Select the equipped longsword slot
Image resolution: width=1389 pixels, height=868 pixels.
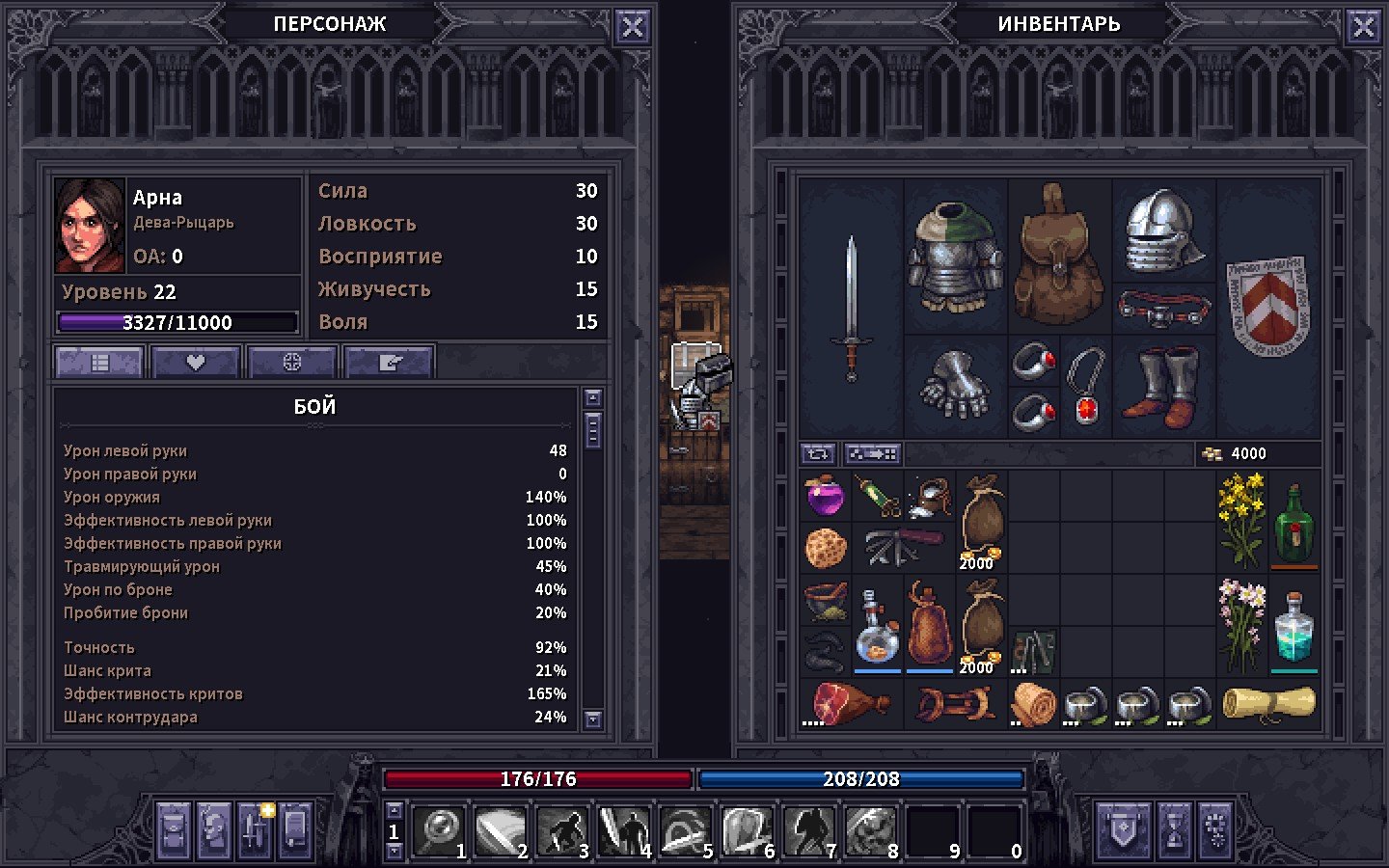coord(851,307)
